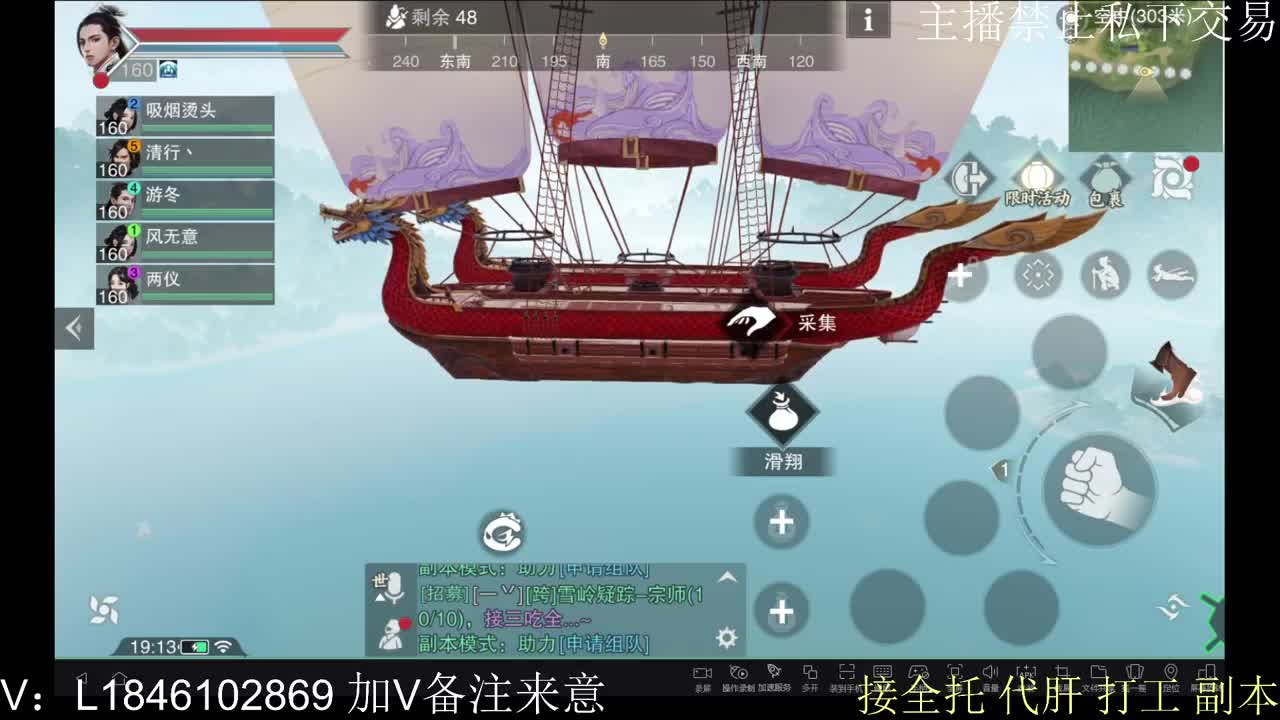Toggle the chat voice microphone

[x=397, y=585]
